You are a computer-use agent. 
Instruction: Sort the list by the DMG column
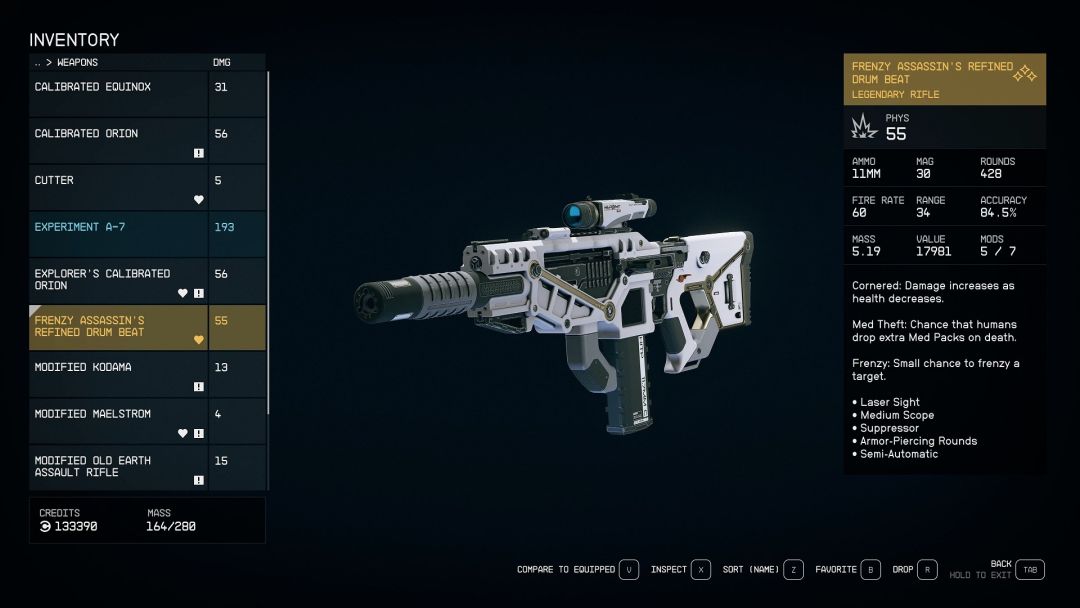coord(221,62)
